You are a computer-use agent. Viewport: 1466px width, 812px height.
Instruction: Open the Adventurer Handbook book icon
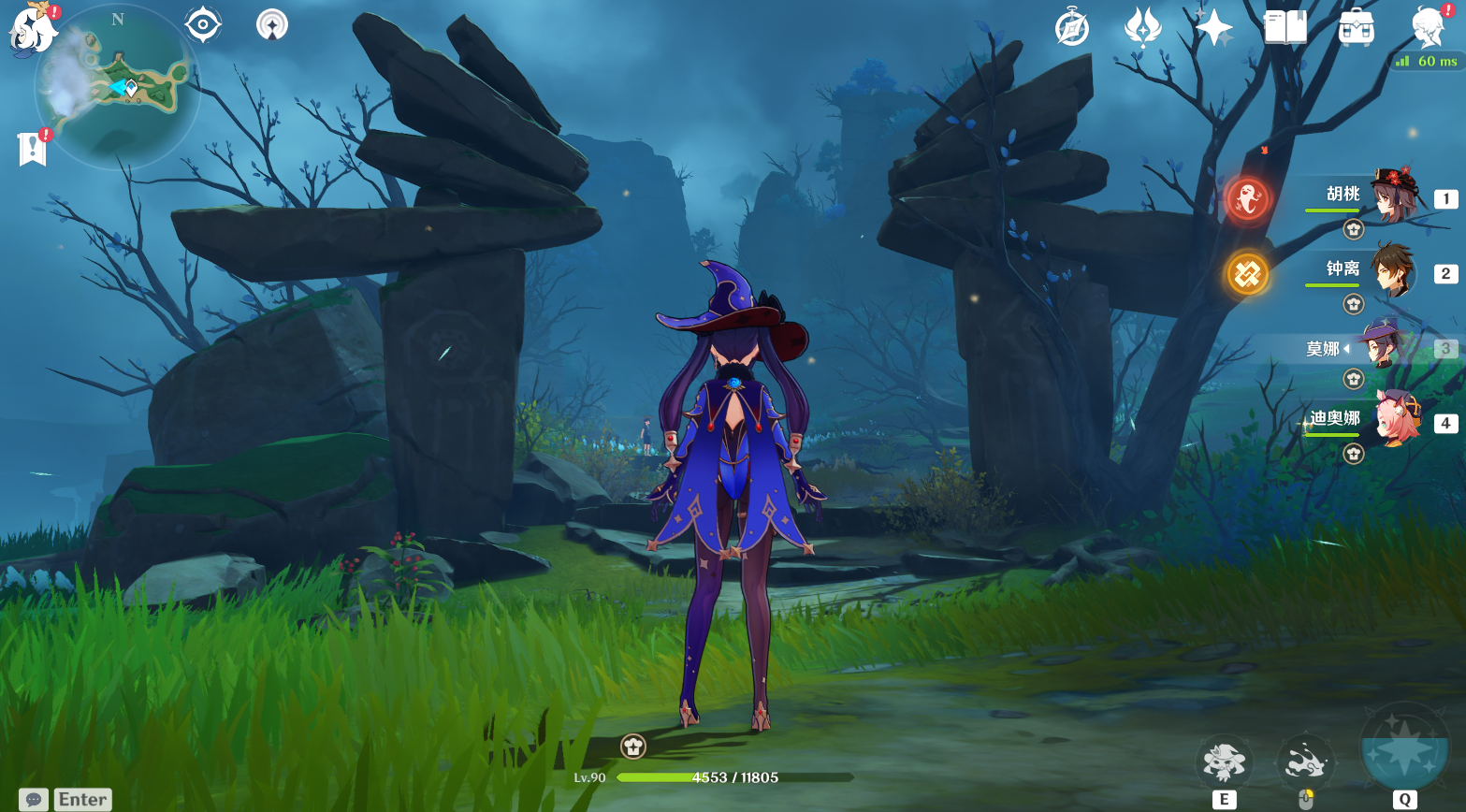point(1285,27)
